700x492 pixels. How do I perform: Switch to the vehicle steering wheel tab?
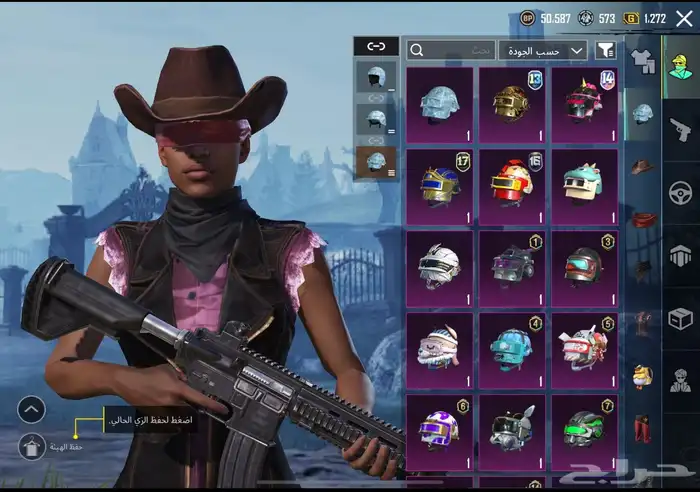pos(681,192)
